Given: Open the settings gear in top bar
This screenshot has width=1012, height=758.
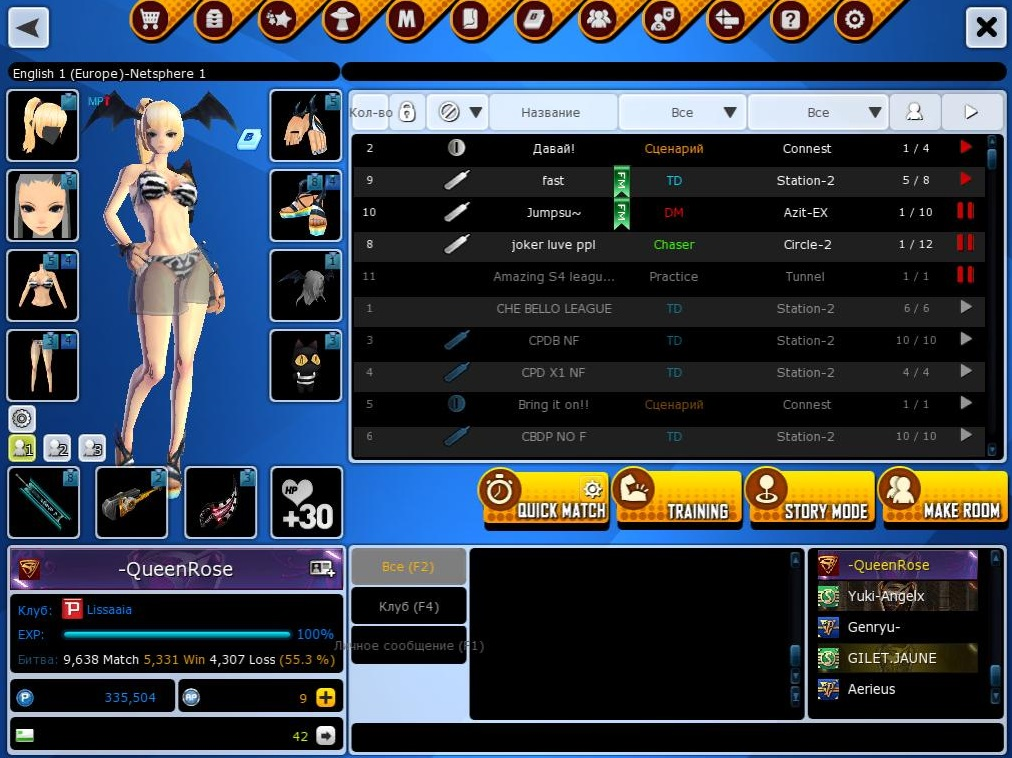Looking at the screenshot, I should click(853, 20).
